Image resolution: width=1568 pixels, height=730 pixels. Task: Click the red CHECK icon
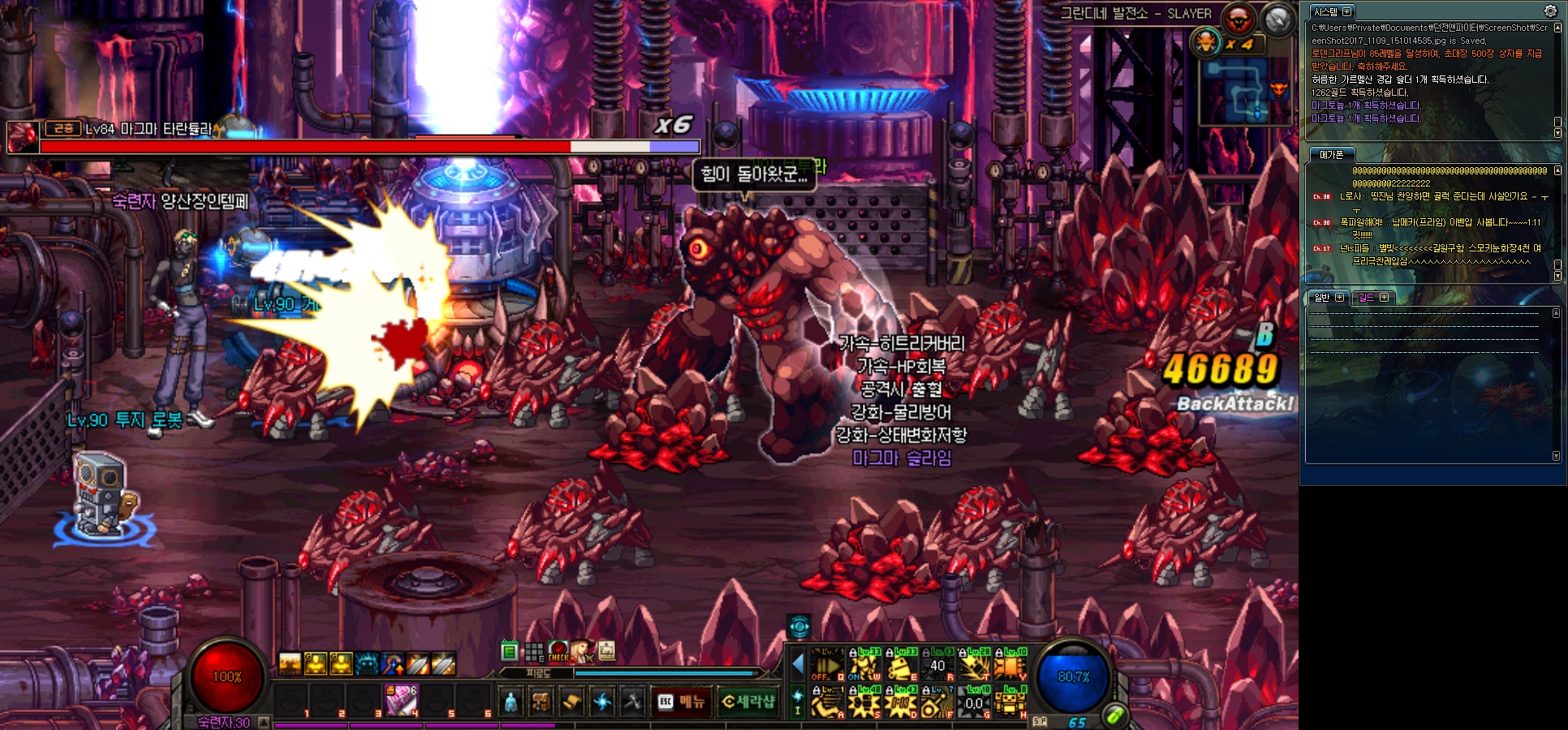(x=558, y=651)
